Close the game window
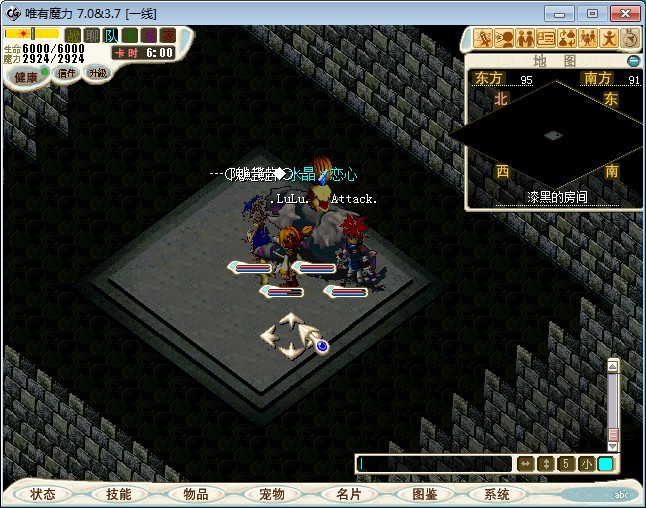Viewport: 646px width, 508px height. (x=622, y=13)
